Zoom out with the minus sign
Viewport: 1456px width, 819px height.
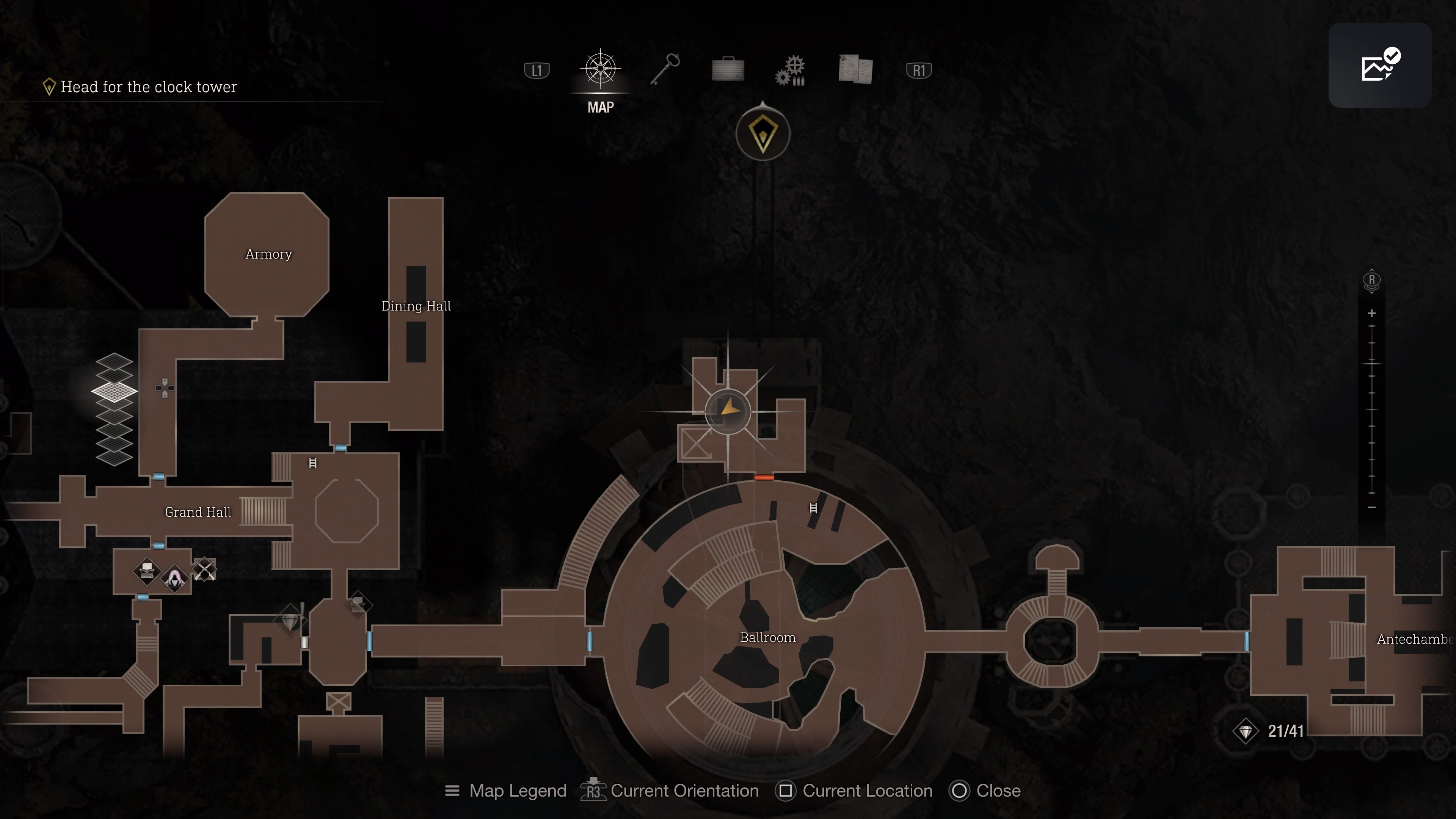coord(1372,507)
